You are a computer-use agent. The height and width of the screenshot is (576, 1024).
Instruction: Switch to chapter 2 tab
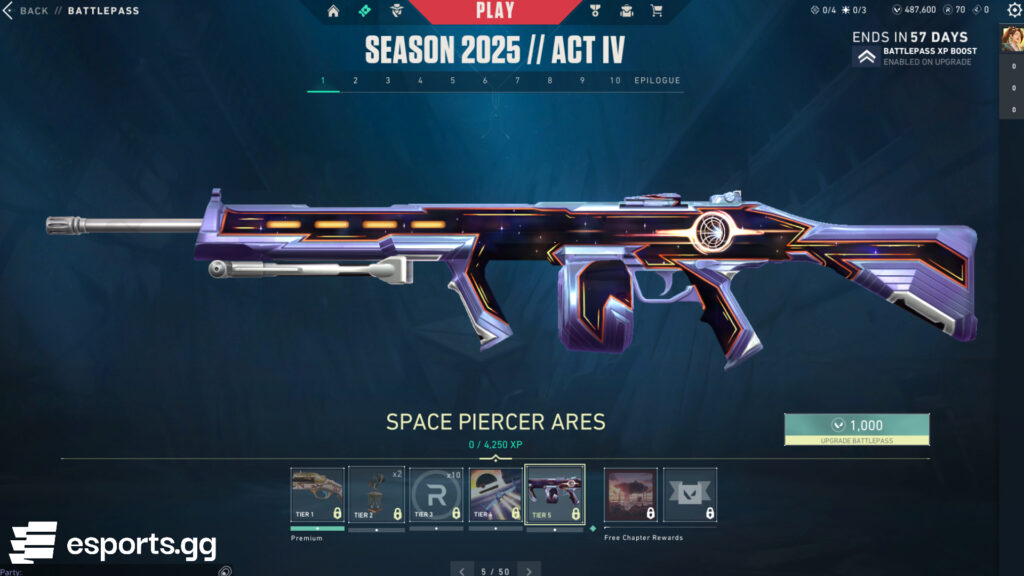pos(355,81)
